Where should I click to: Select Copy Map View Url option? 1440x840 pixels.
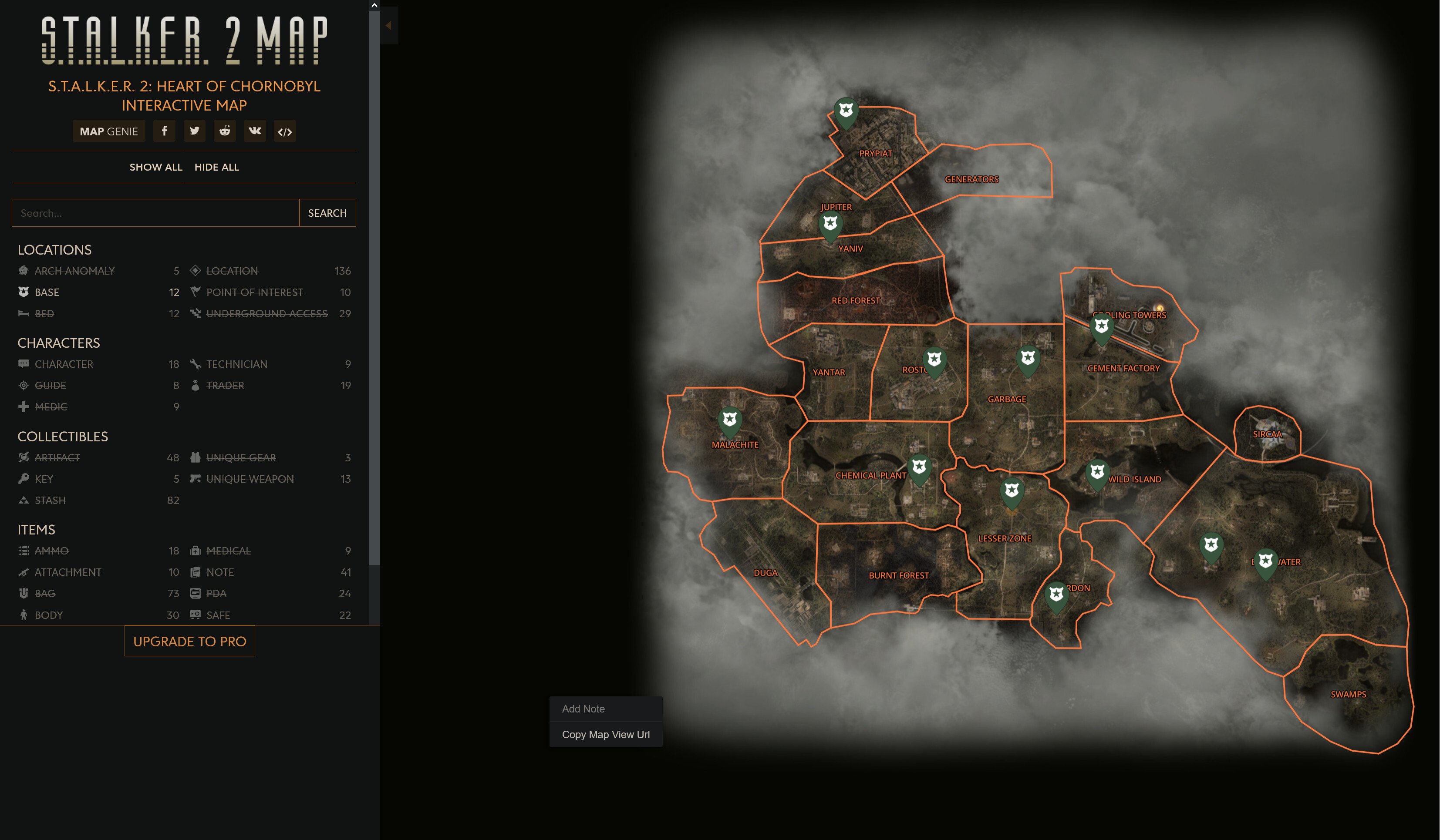point(605,735)
